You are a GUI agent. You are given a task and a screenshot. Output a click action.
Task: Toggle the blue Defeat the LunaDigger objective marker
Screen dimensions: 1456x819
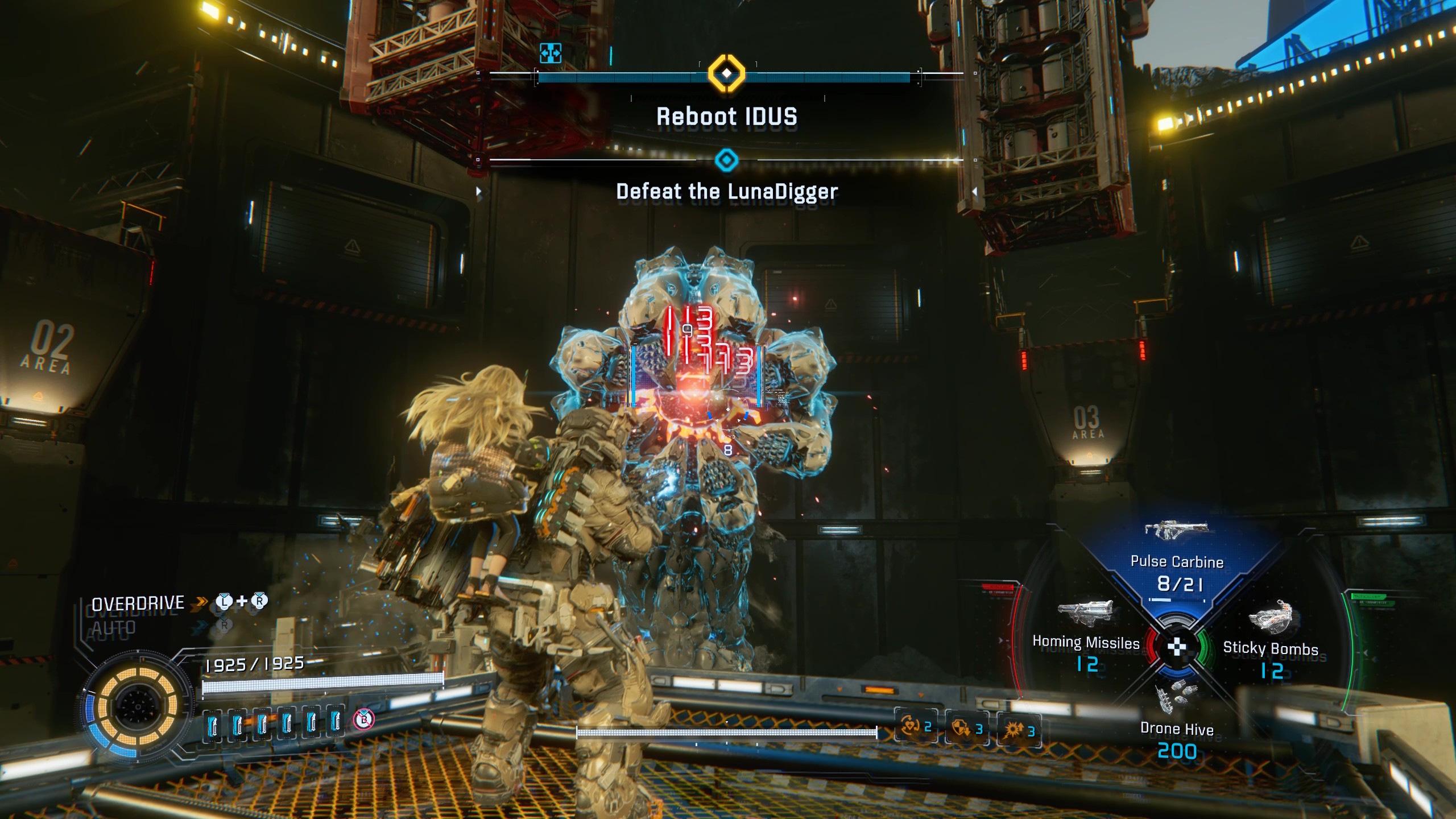click(x=726, y=160)
